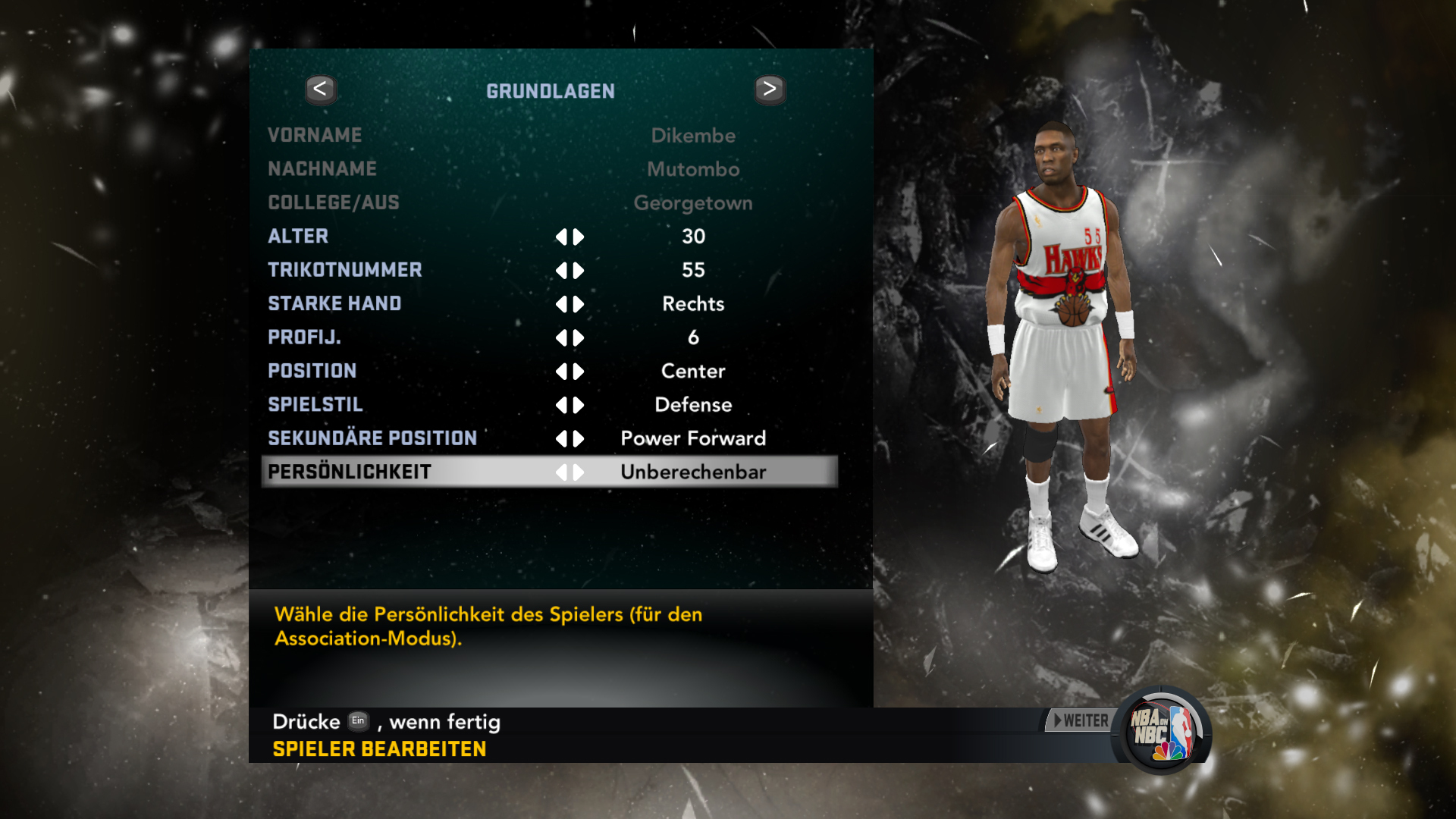Cycle Persönlichkeit forward with right arrow

[x=579, y=472]
